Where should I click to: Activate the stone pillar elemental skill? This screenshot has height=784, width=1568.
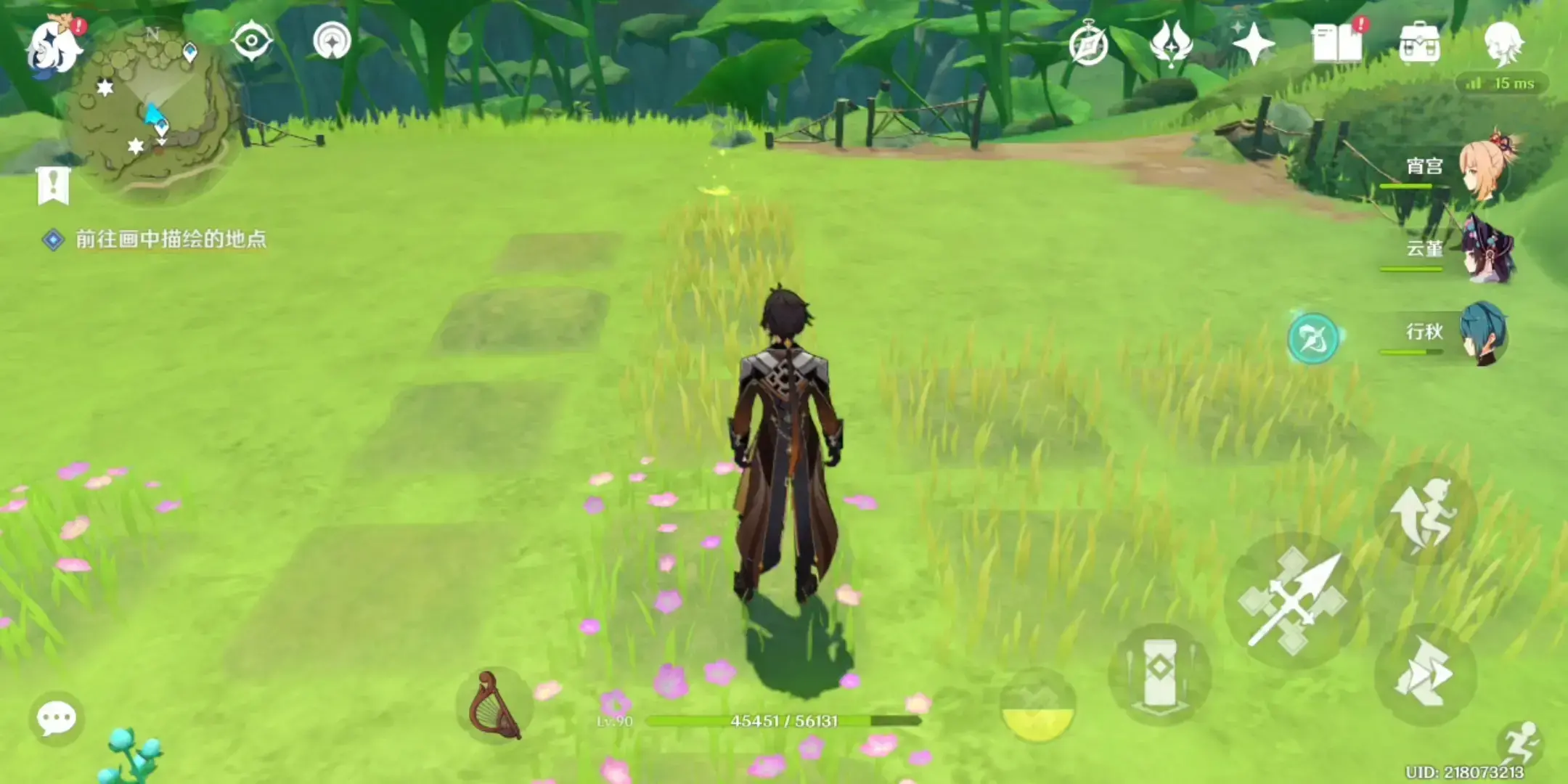click(x=1159, y=674)
